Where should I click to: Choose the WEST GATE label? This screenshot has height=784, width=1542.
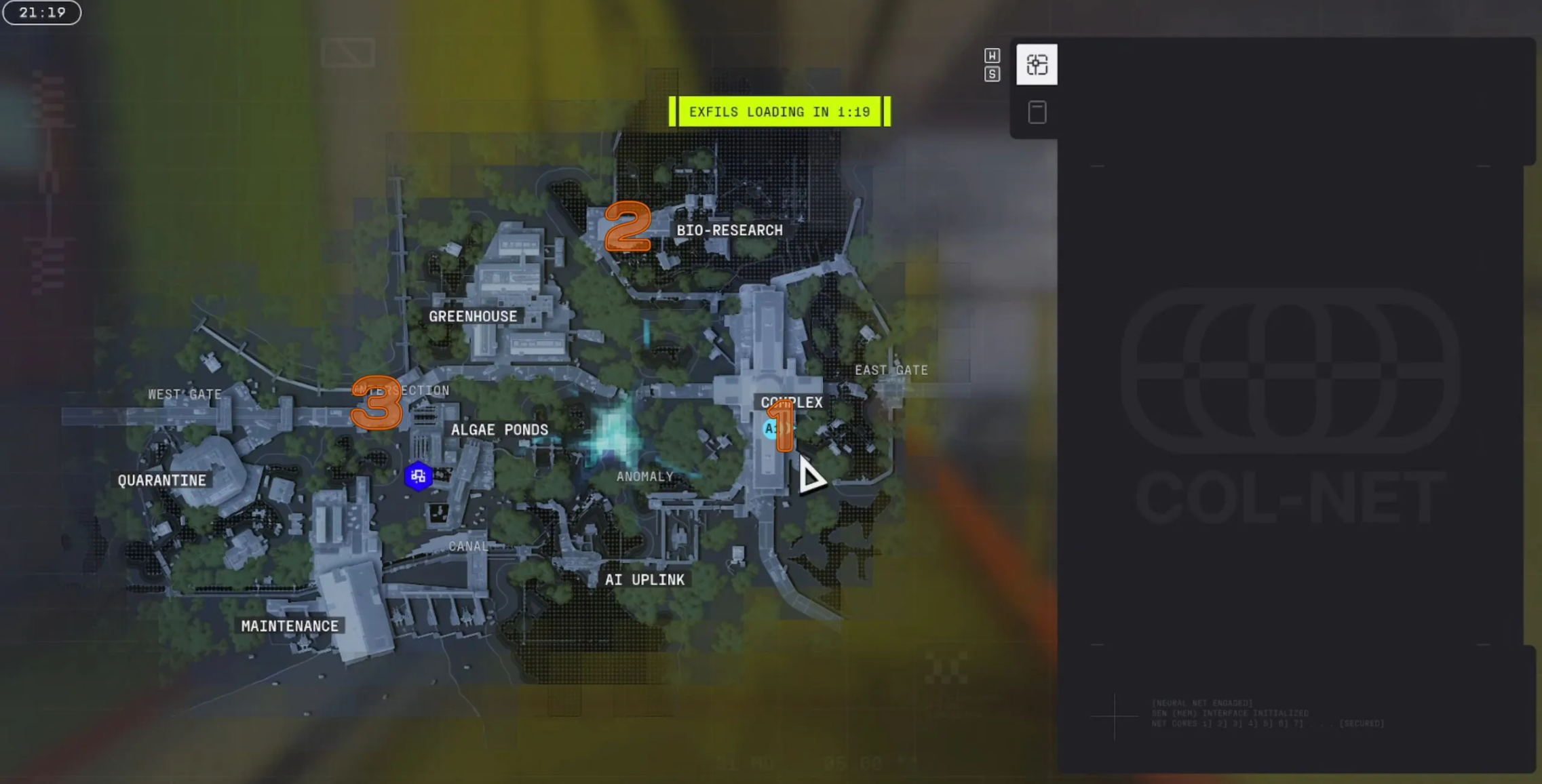[x=185, y=394]
